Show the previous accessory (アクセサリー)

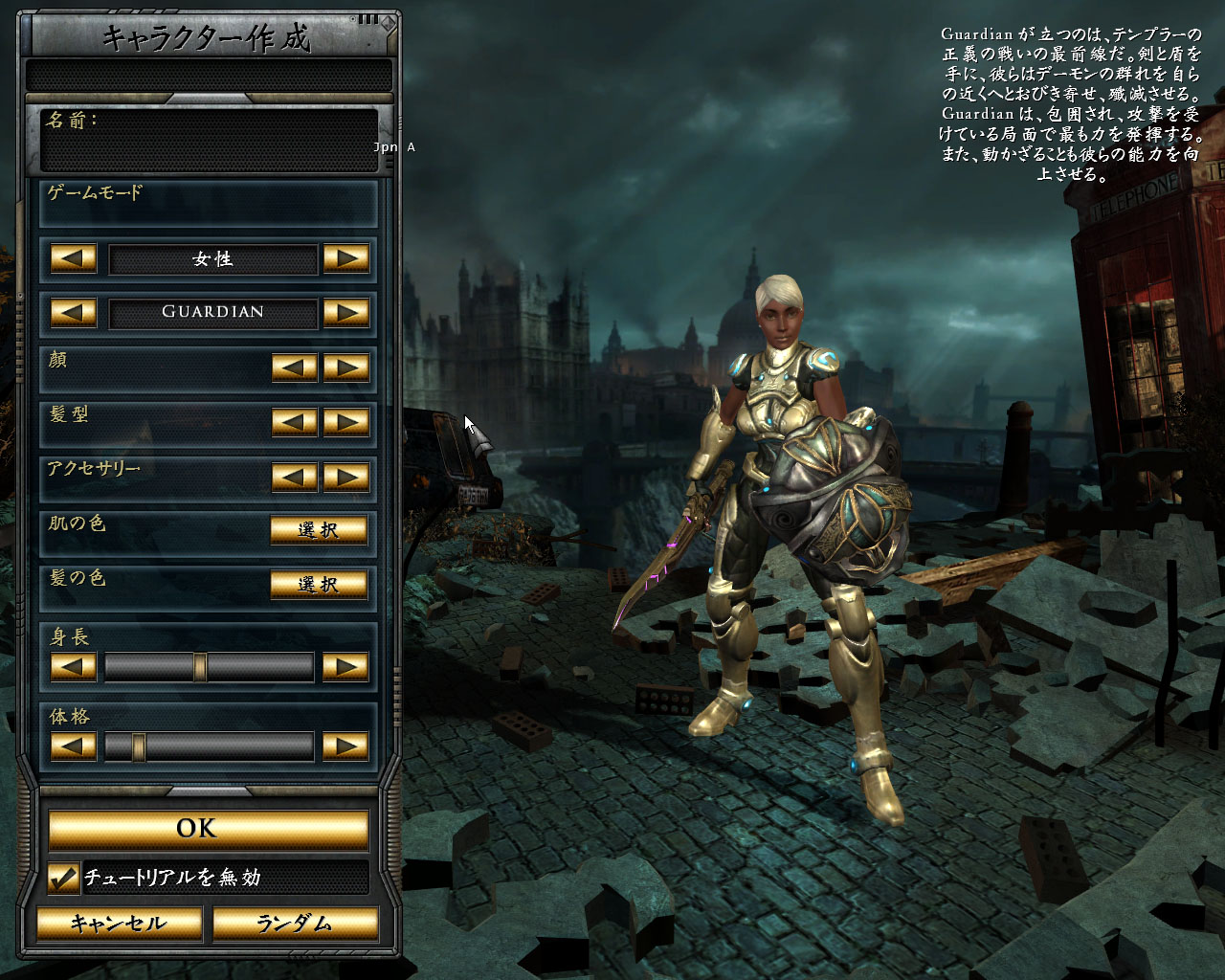tap(295, 477)
